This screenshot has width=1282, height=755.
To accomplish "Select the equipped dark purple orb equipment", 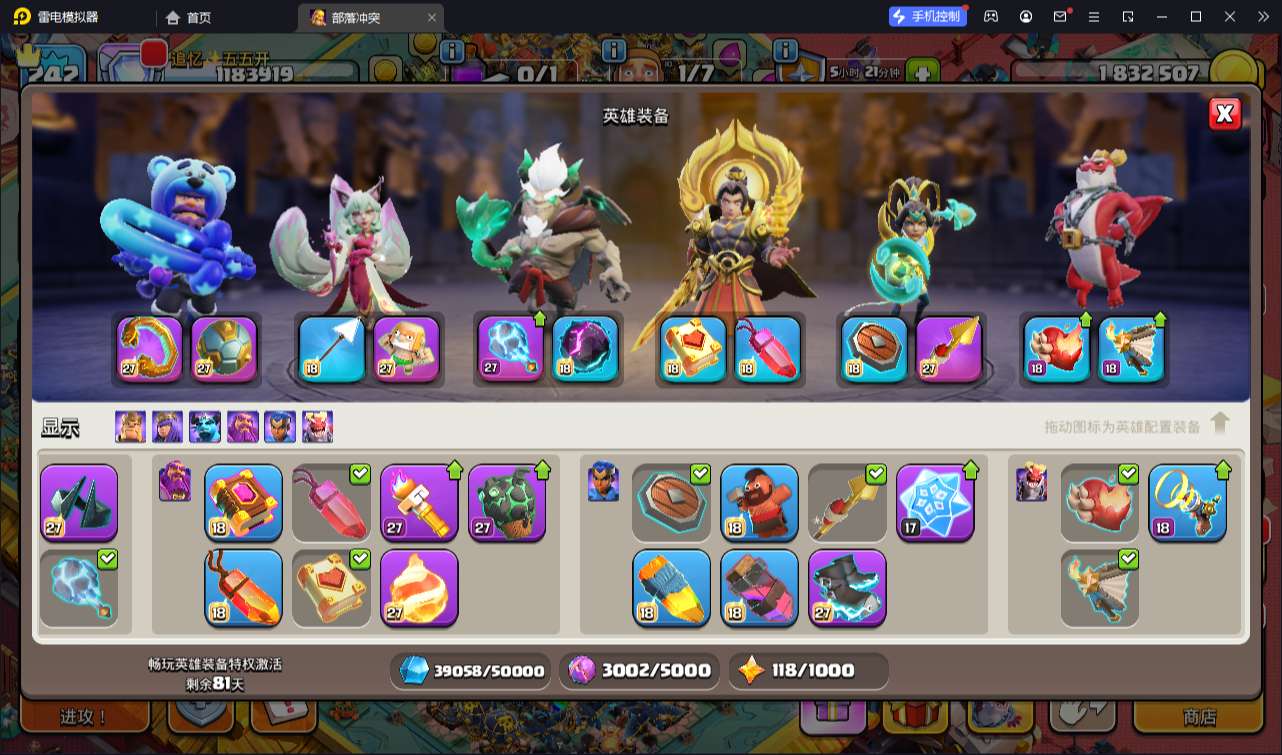I will tap(585, 349).
